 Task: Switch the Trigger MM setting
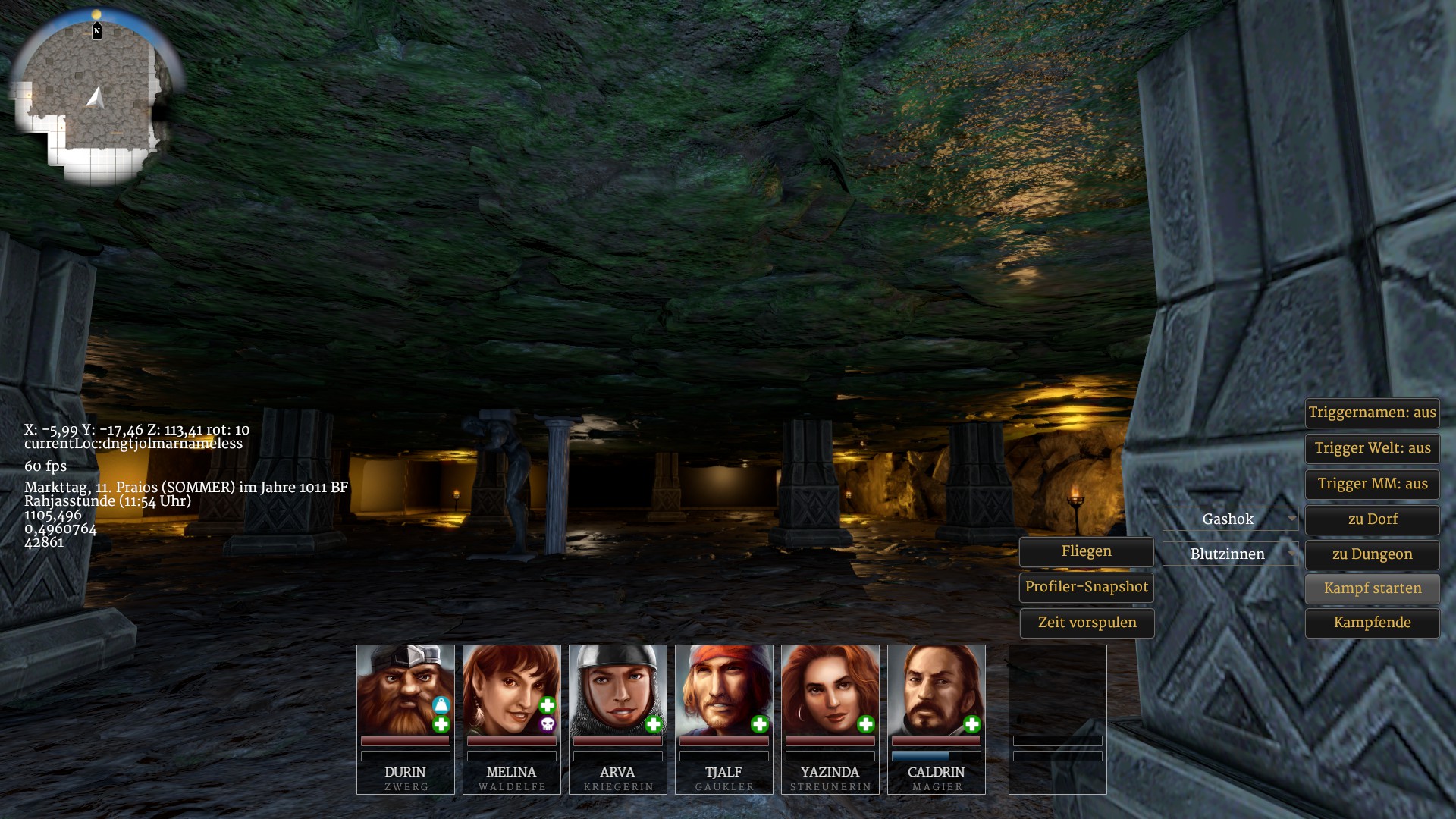coord(1372,484)
